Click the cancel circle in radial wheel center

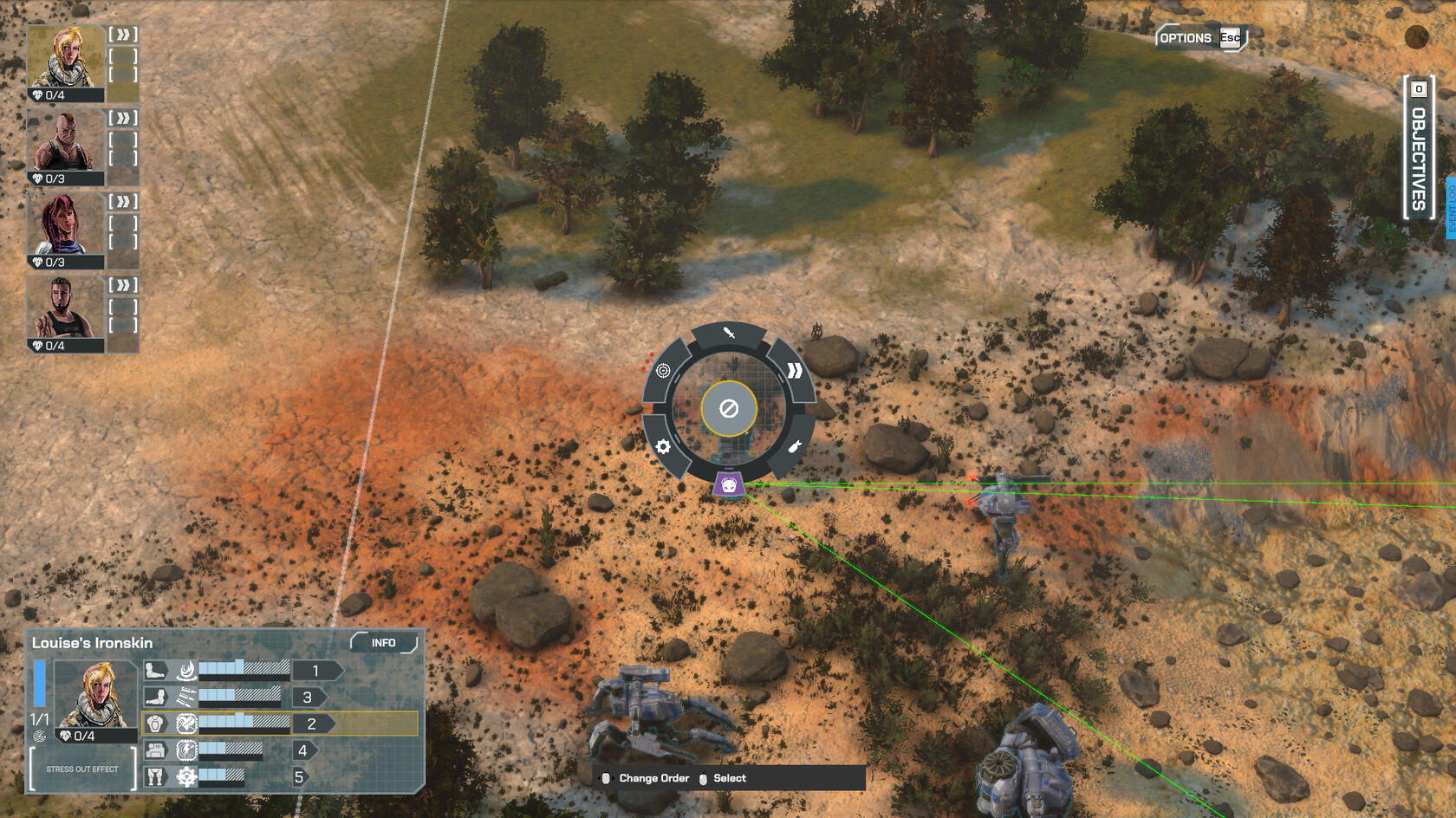[729, 408]
